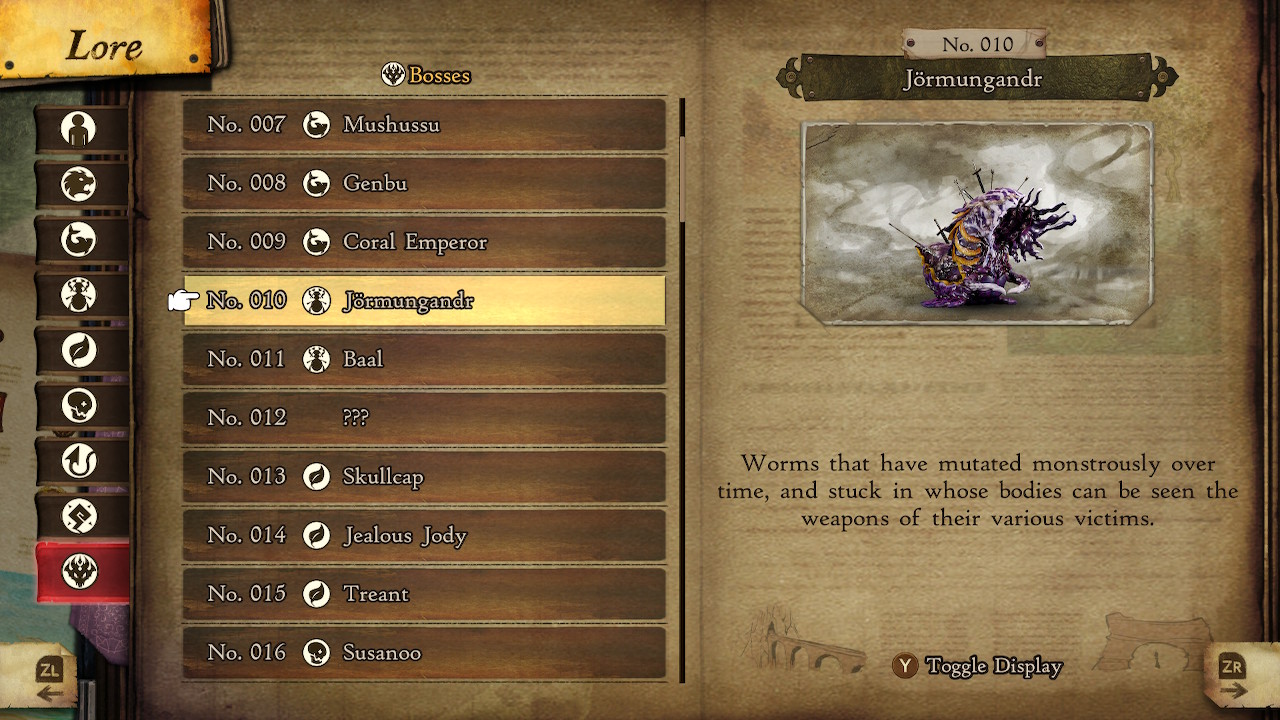Image resolution: width=1280 pixels, height=720 pixels.
Task: Select the No. 015 Treant entry
Action: click(424, 594)
